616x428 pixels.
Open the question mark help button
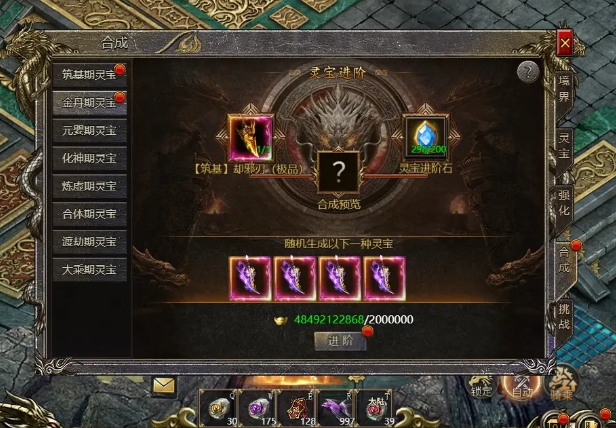529,72
